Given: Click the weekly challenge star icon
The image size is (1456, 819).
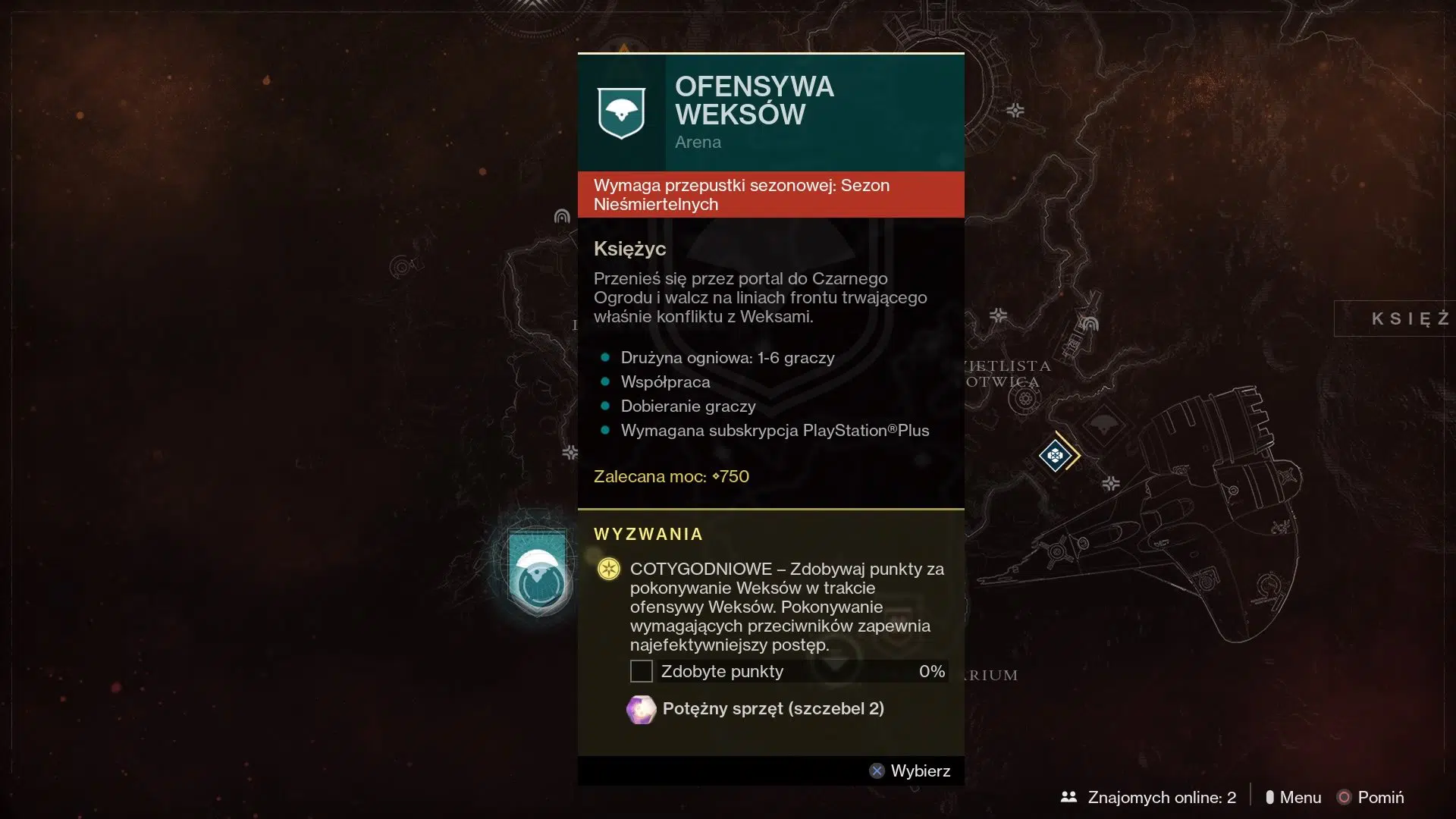Looking at the screenshot, I should click(x=608, y=569).
